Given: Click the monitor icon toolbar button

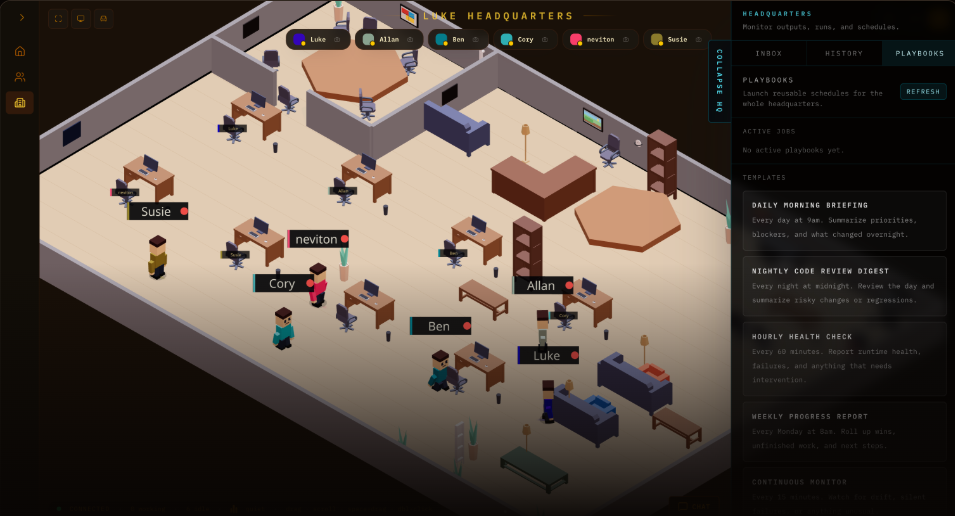Looking at the screenshot, I should (x=81, y=18).
